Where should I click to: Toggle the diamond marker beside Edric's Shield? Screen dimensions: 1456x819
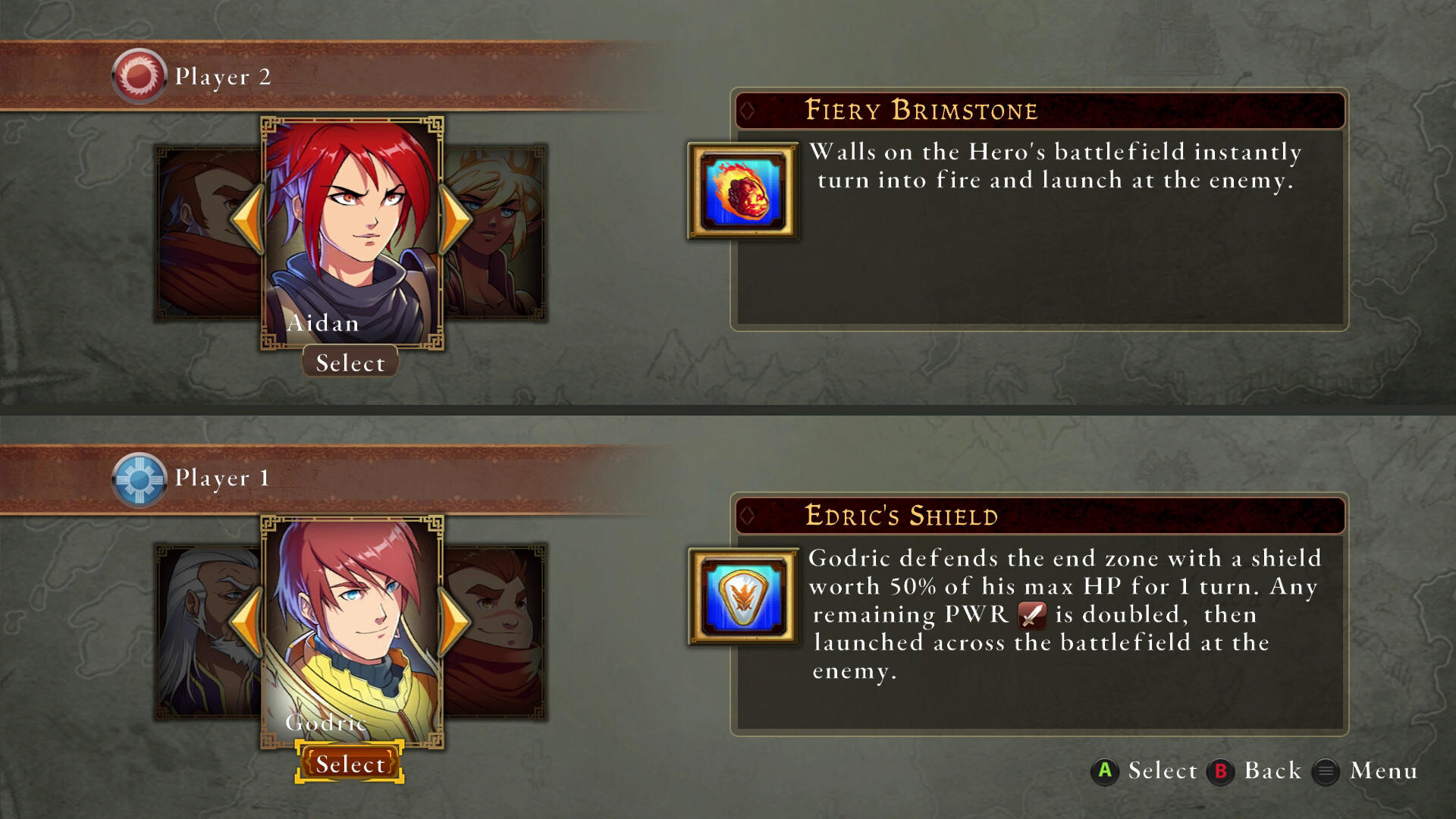pyautogui.click(x=748, y=517)
